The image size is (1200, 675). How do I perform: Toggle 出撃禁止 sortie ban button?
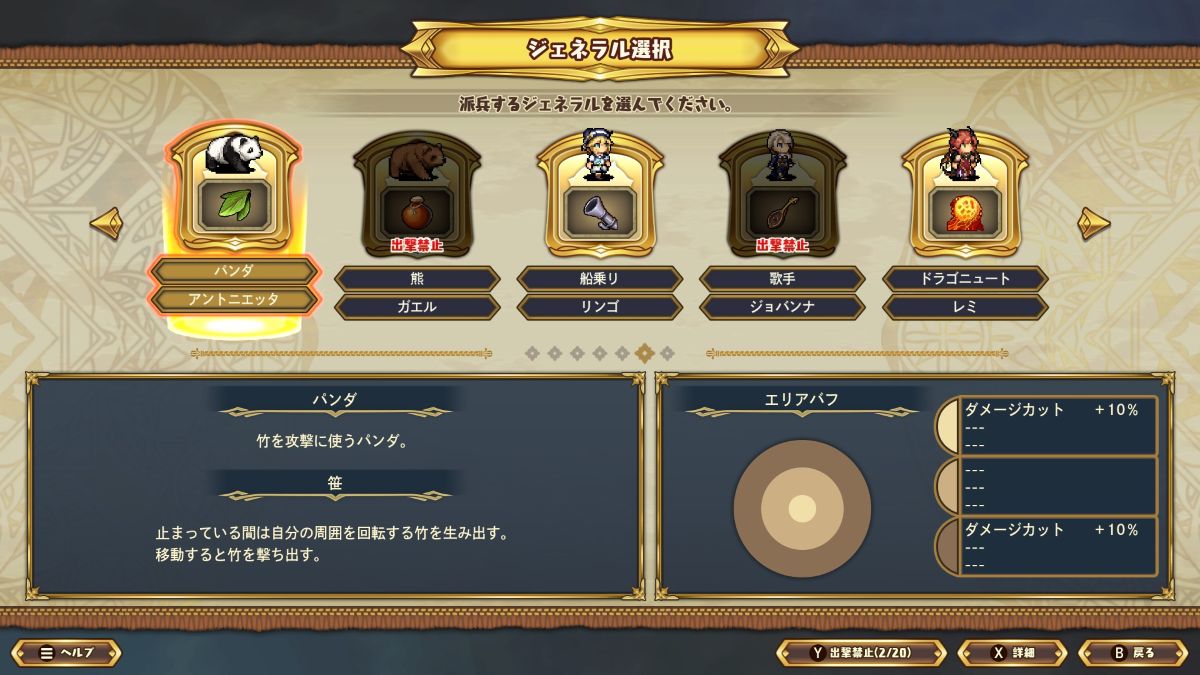[861, 653]
